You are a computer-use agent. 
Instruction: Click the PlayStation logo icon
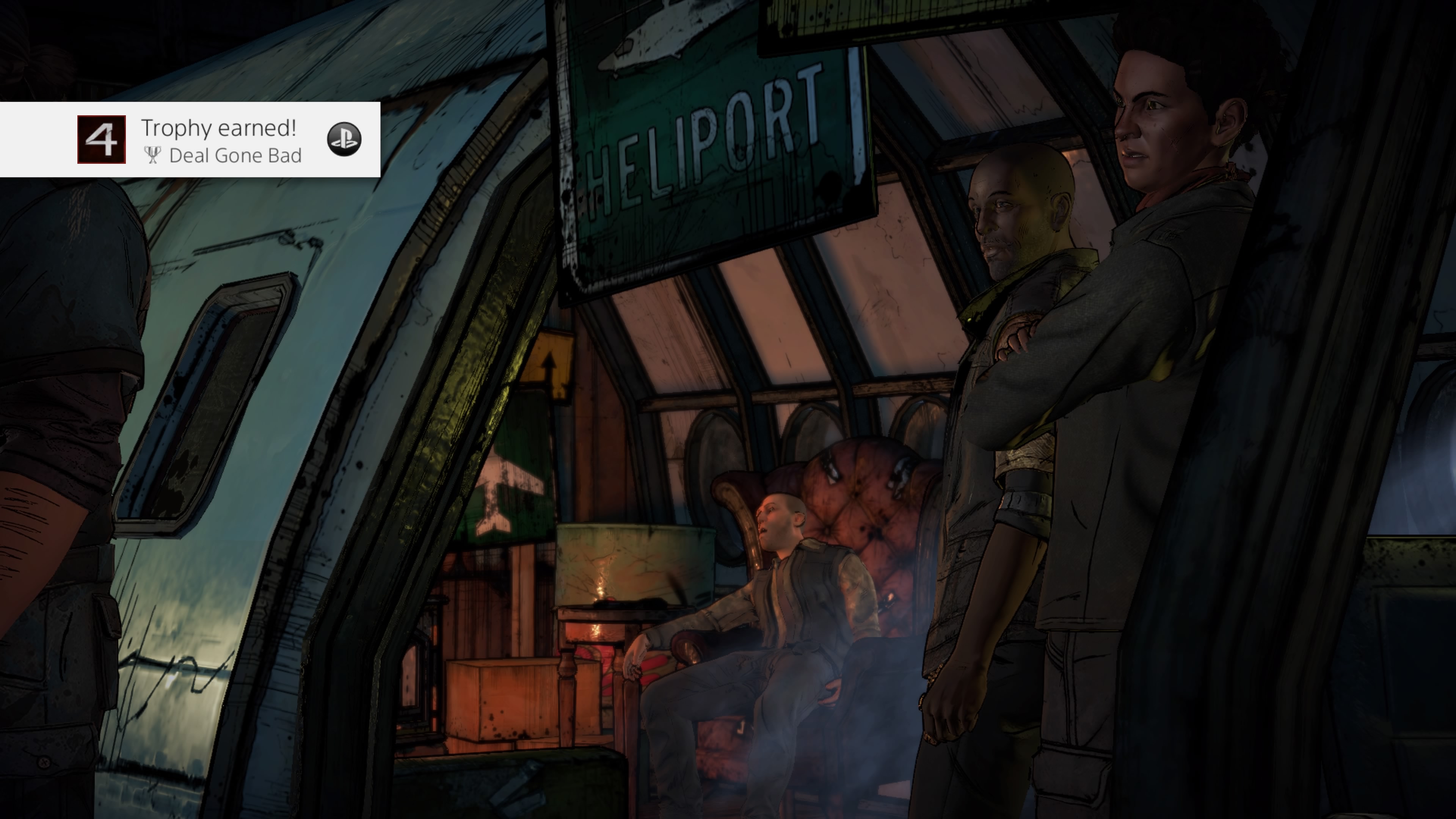(346, 140)
